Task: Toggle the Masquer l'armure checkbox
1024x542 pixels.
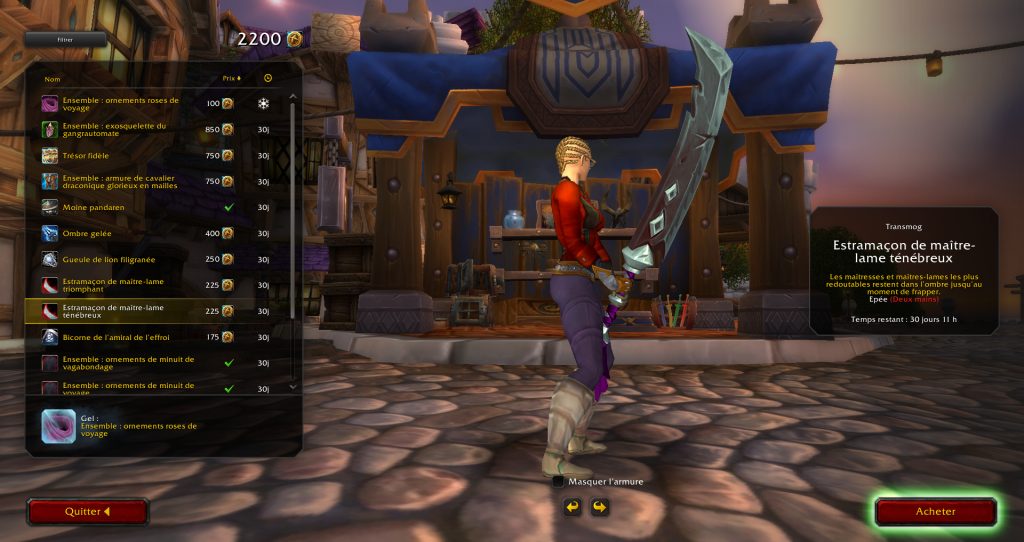Action: (558, 481)
